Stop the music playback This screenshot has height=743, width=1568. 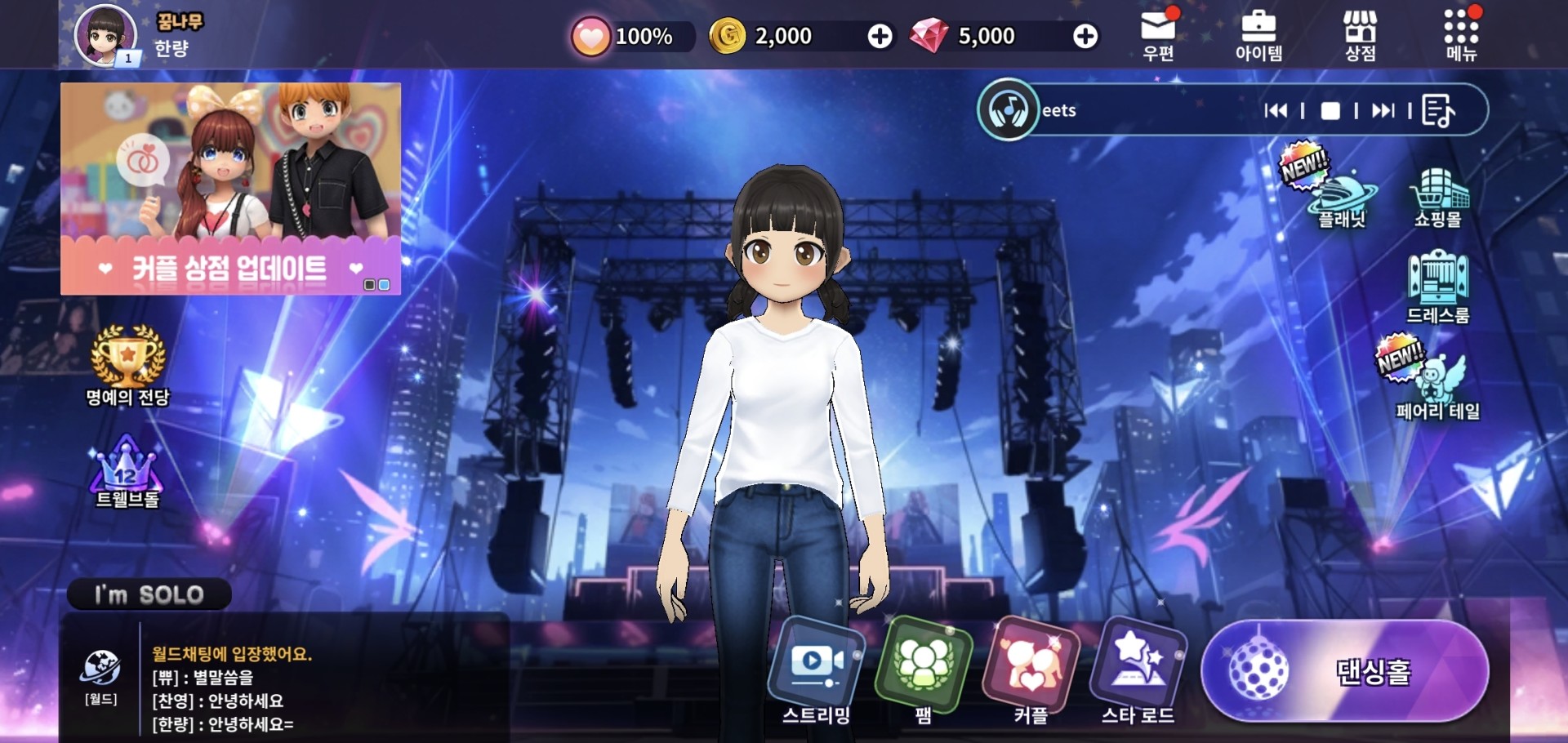[1330, 110]
